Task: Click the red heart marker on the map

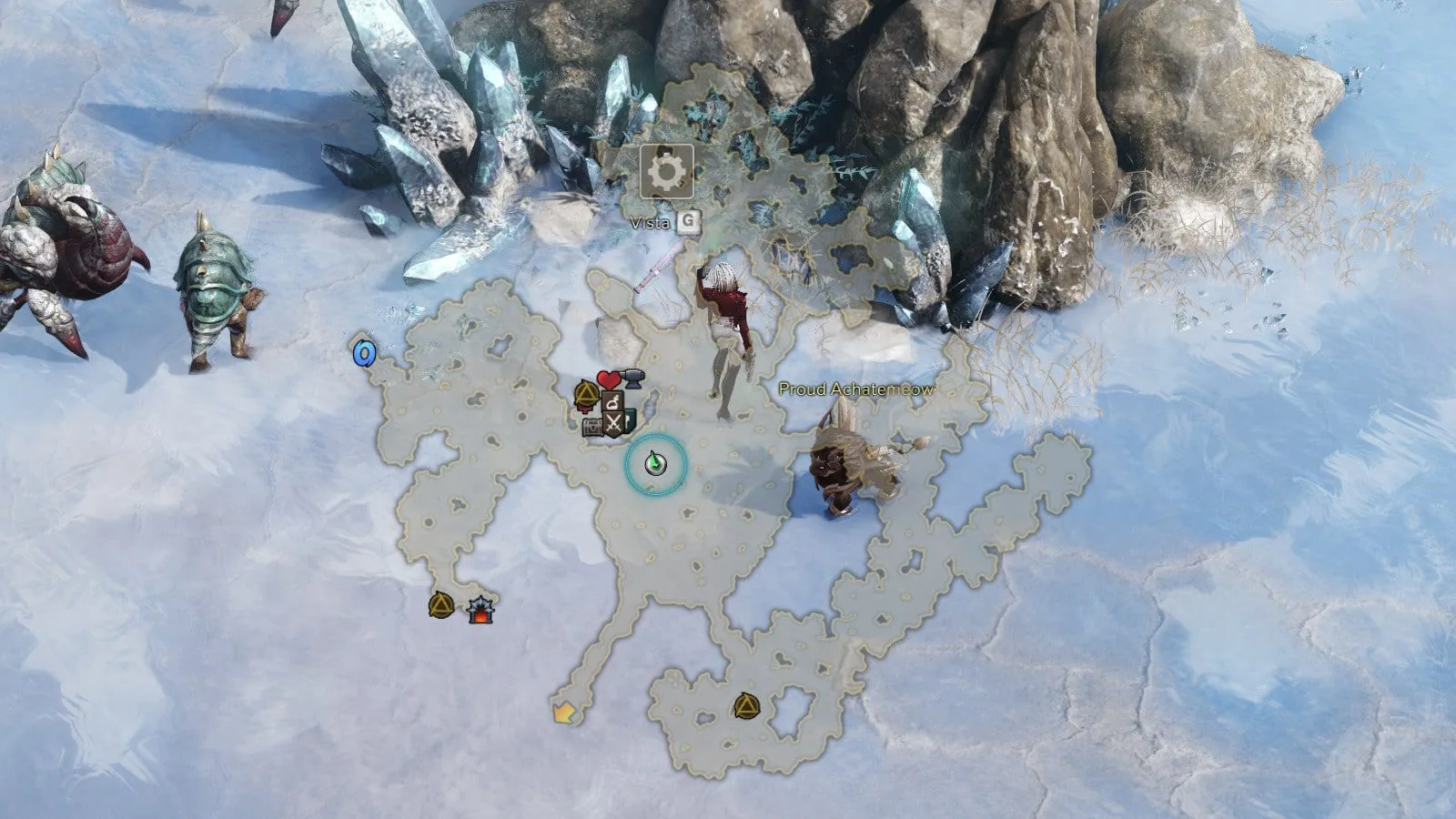Action: tap(608, 380)
